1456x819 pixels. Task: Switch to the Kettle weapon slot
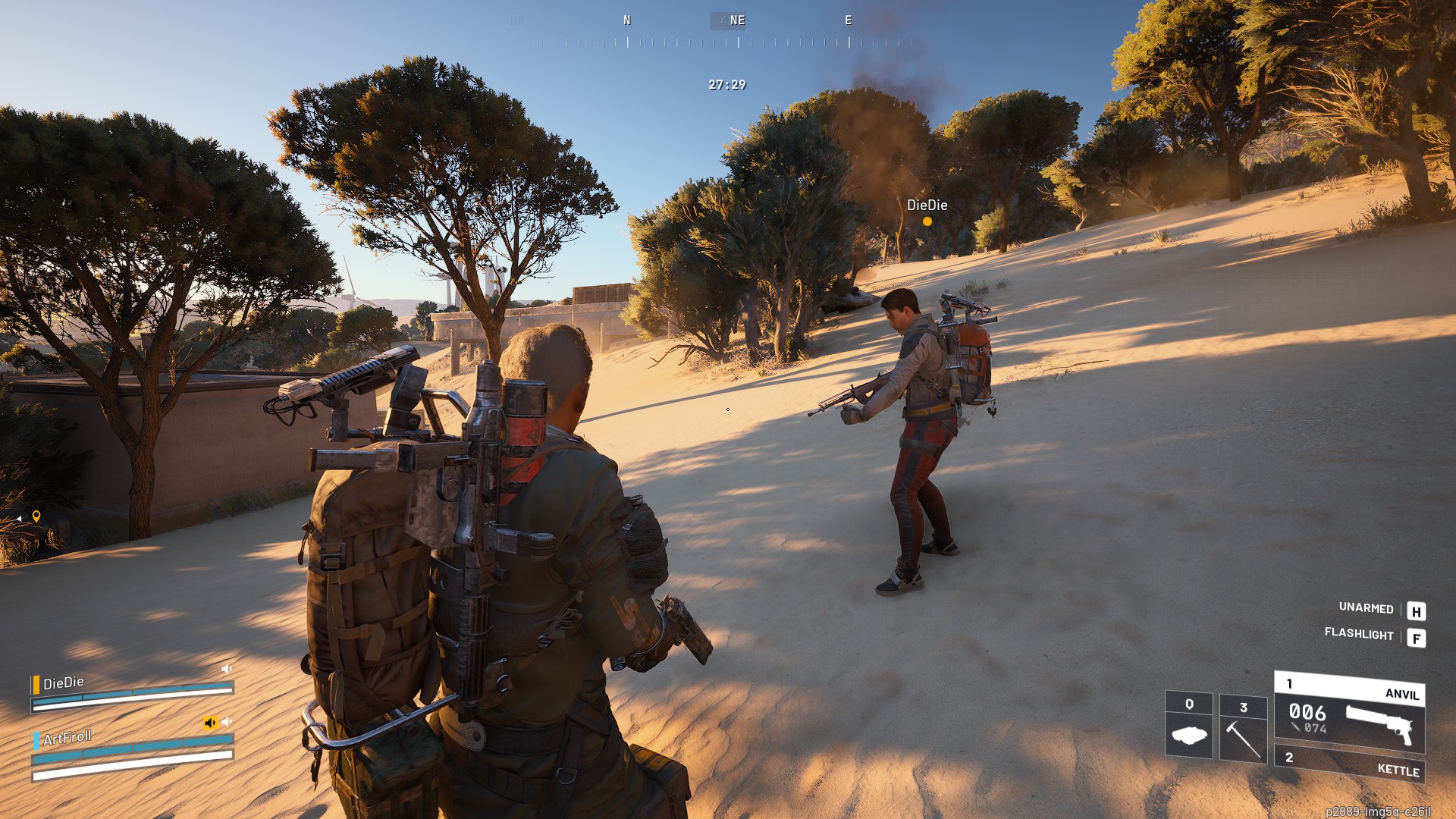click(1349, 764)
